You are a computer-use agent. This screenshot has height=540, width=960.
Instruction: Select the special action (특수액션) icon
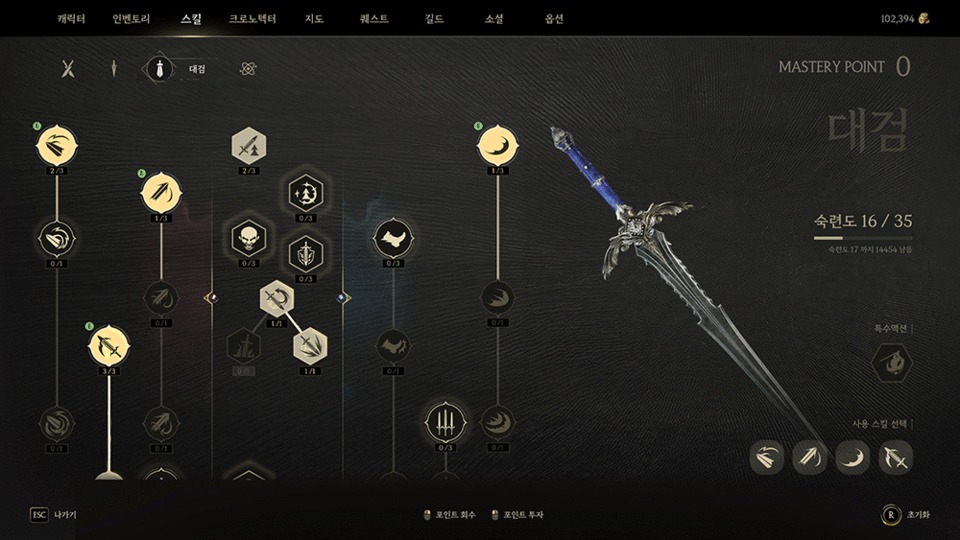[x=891, y=362]
